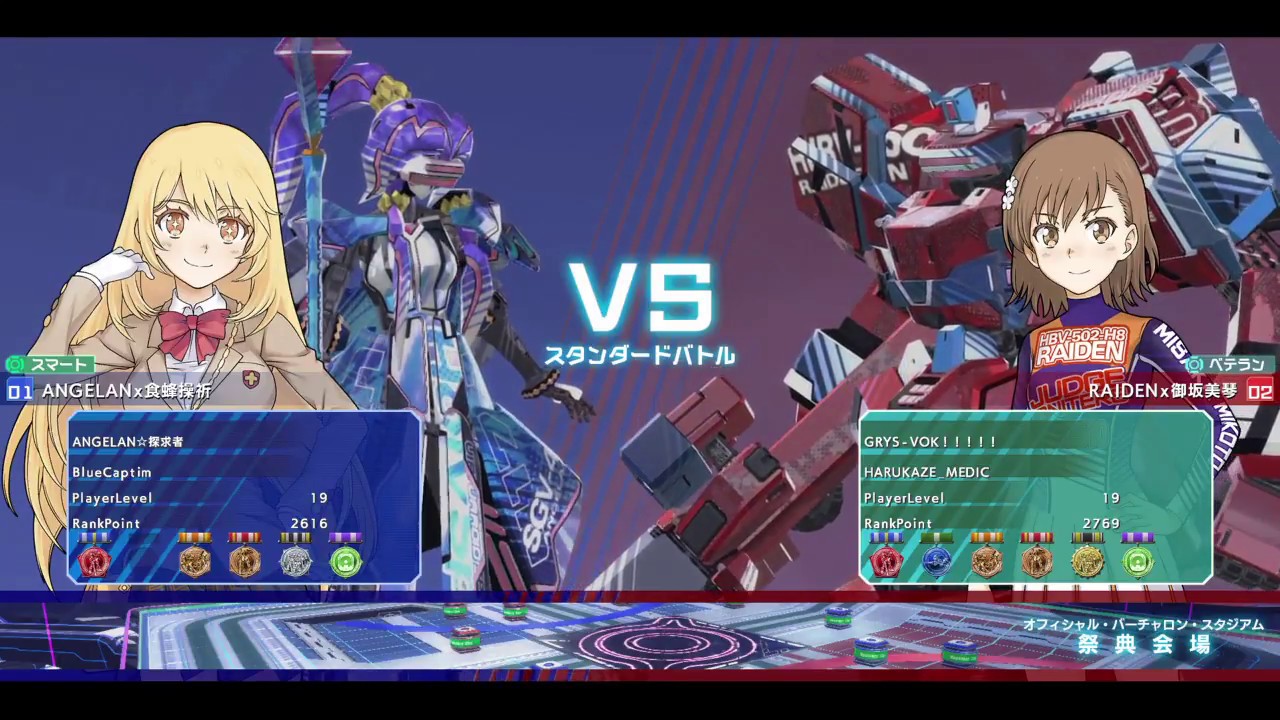Viewport: 1280px width, 720px height.
Task: Select the silver medal in BlueCaptim's medal row
Action: 295,561
